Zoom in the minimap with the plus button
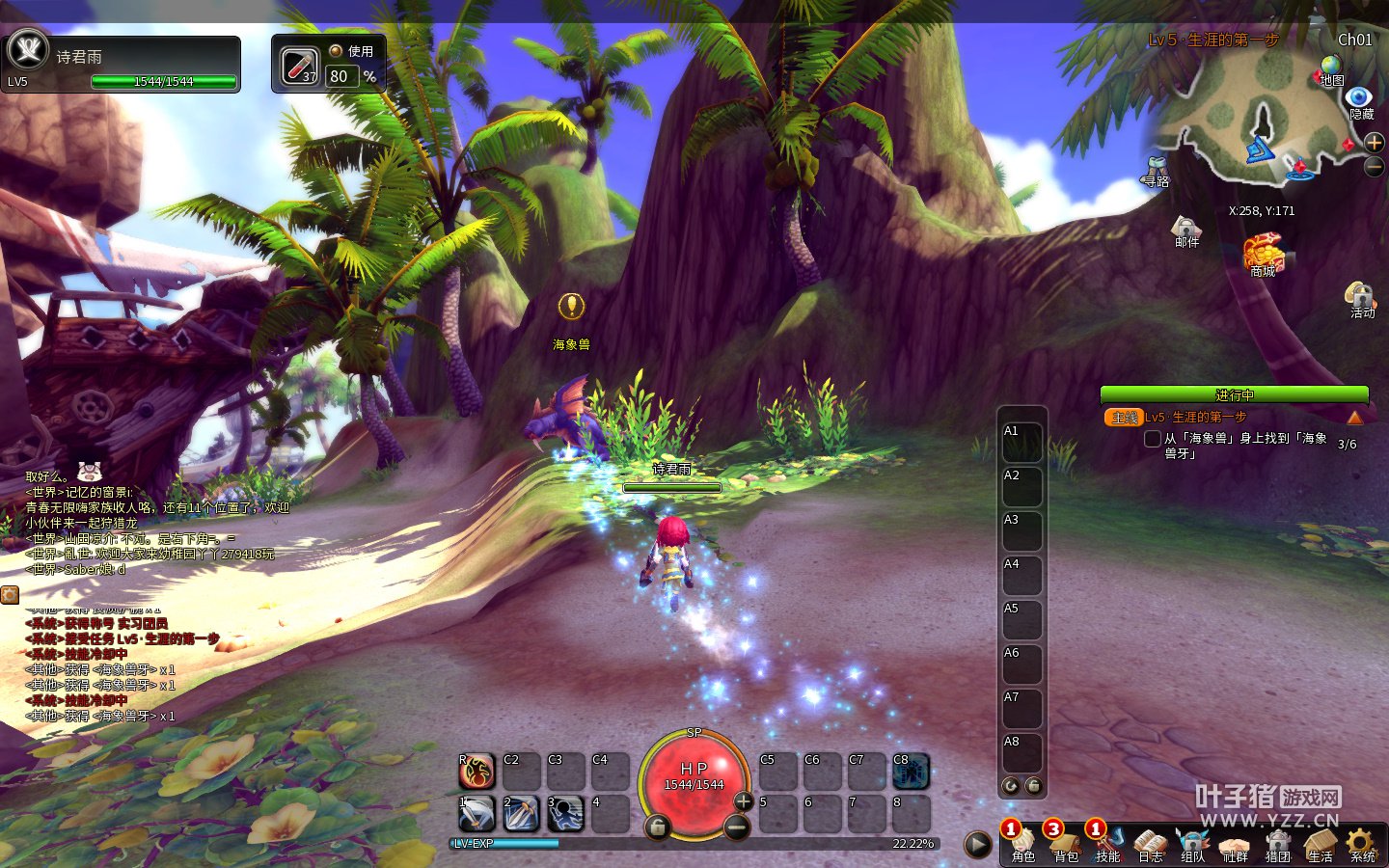Viewport: 1389px width, 868px height. click(x=1375, y=143)
